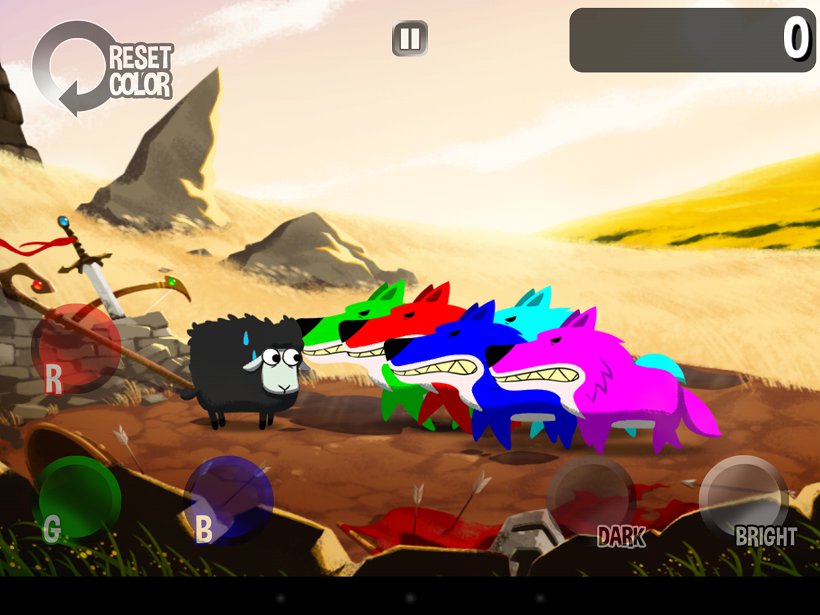Apply the Bright shade button
Screen dimensions: 820x615
(x=744, y=500)
